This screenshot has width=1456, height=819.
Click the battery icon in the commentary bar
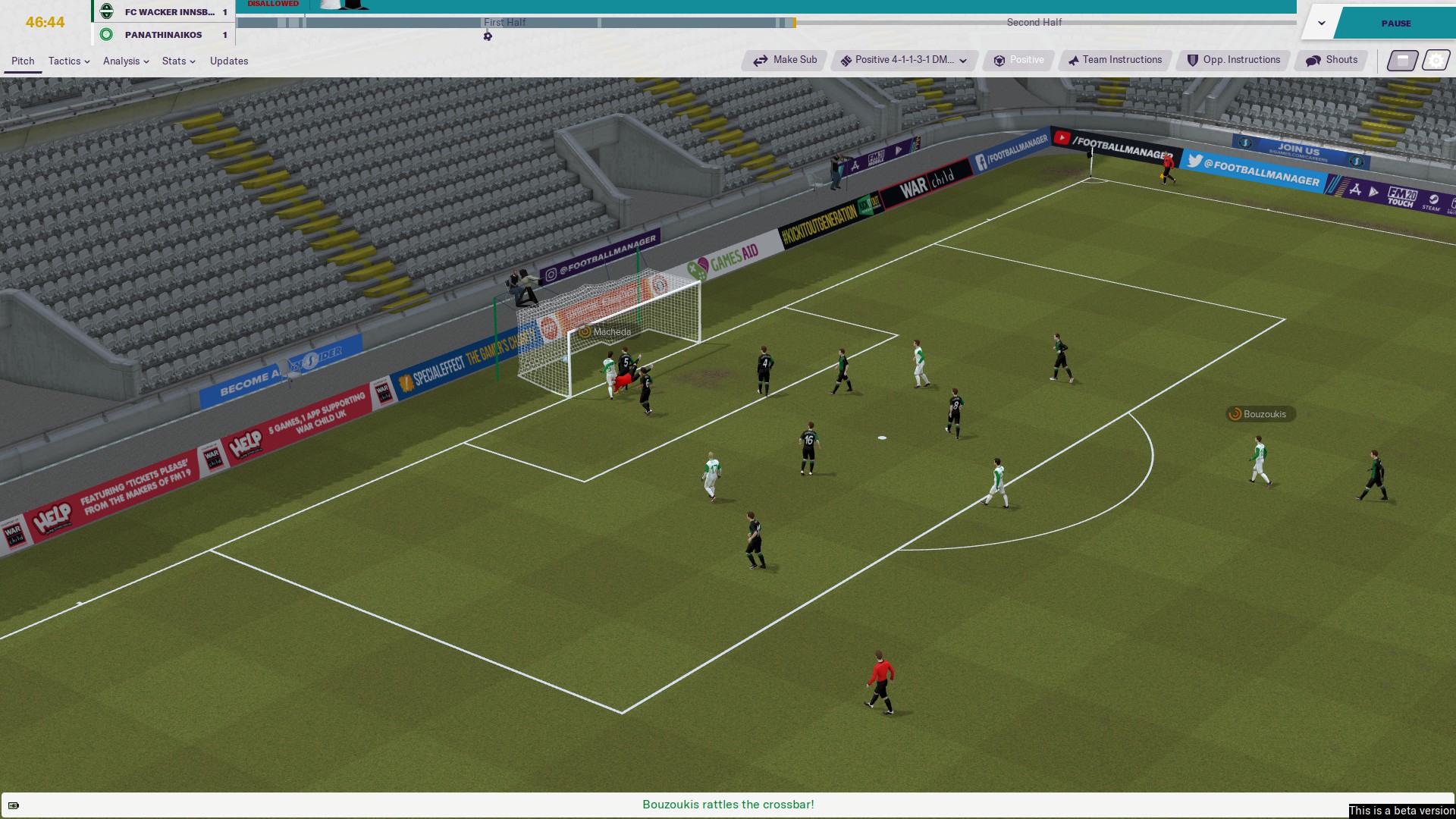pyautogui.click(x=14, y=805)
